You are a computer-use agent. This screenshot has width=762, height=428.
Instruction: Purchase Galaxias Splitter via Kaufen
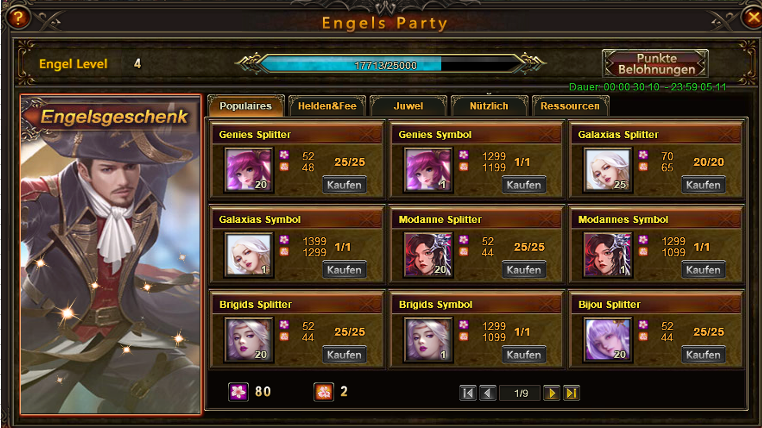703,185
